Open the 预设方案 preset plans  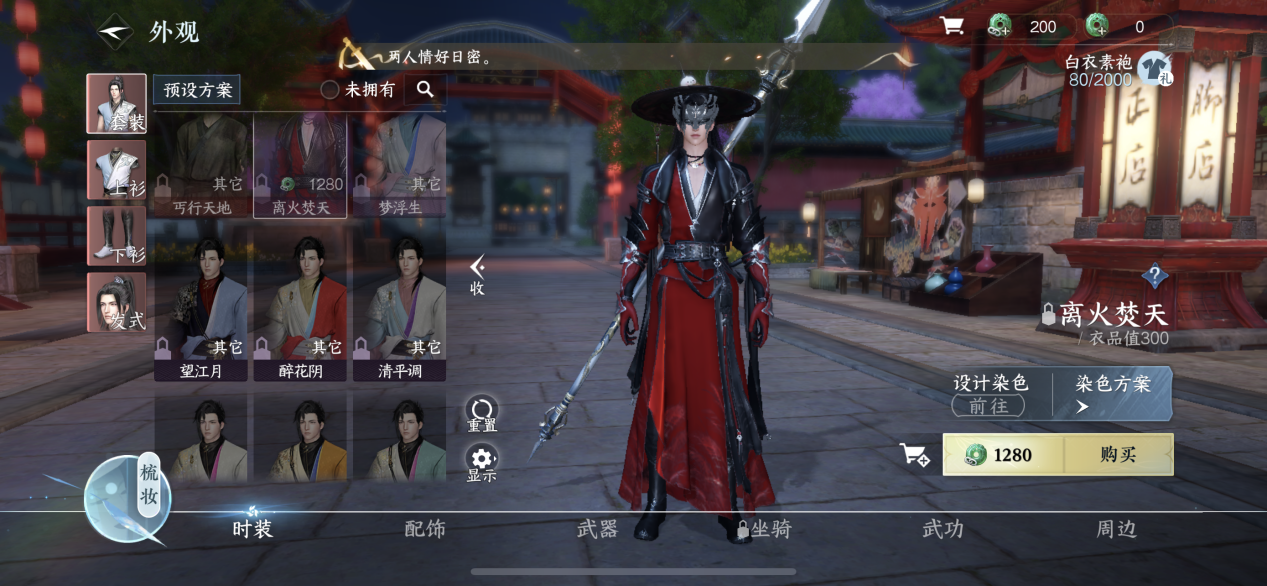tap(196, 90)
